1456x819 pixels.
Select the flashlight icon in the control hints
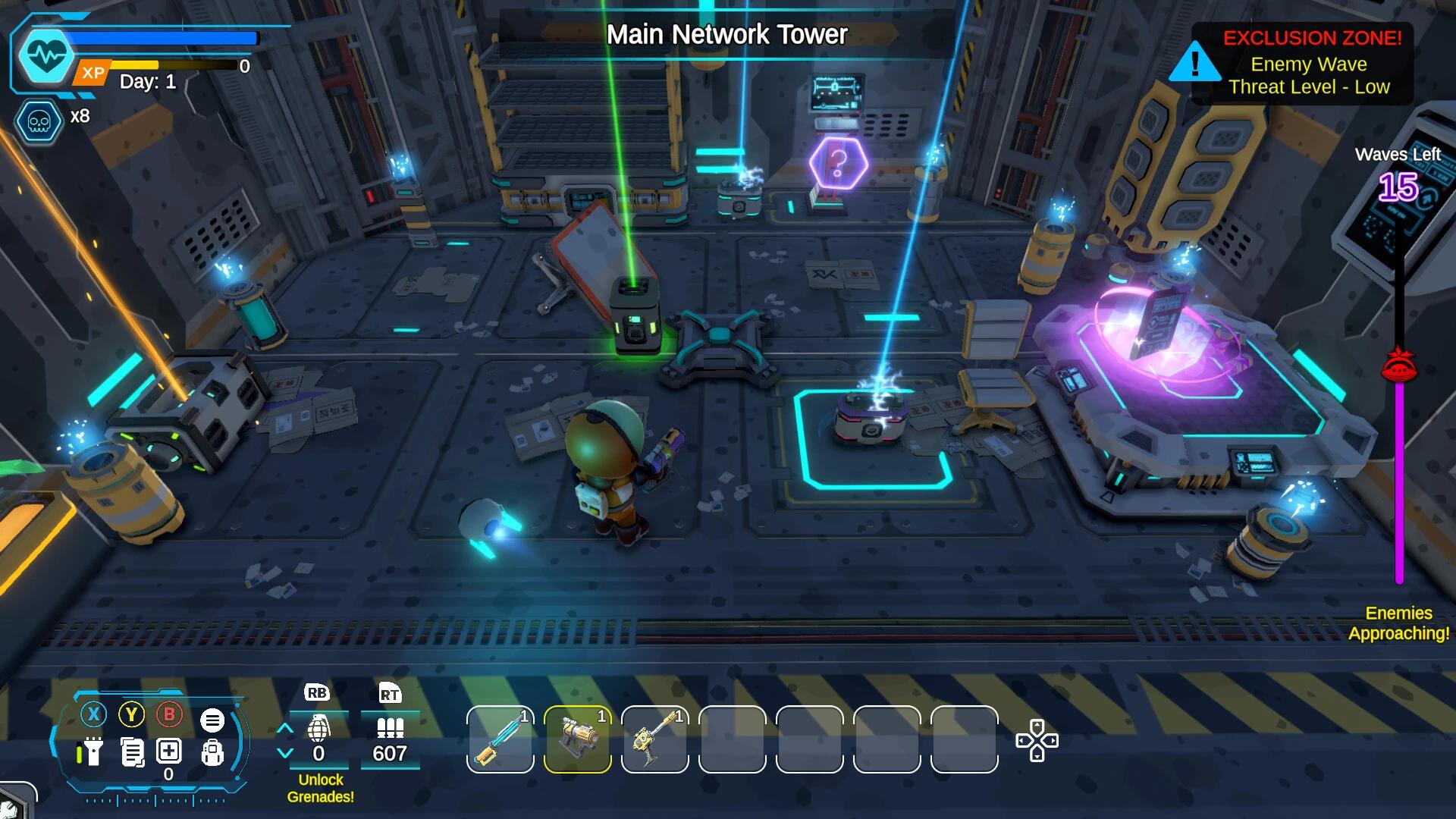click(92, 751)
